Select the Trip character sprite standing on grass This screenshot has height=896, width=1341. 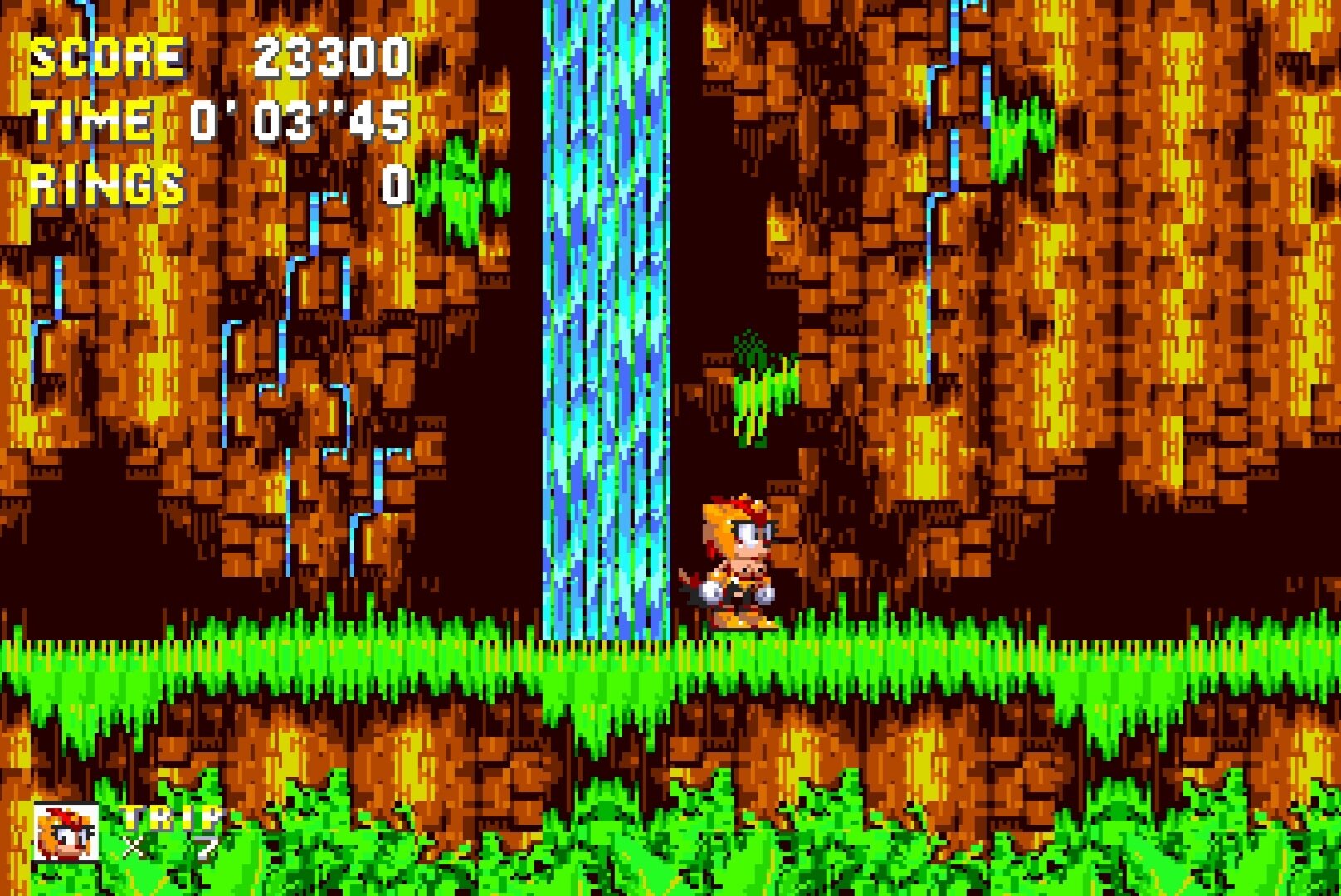tap(739, 564)
